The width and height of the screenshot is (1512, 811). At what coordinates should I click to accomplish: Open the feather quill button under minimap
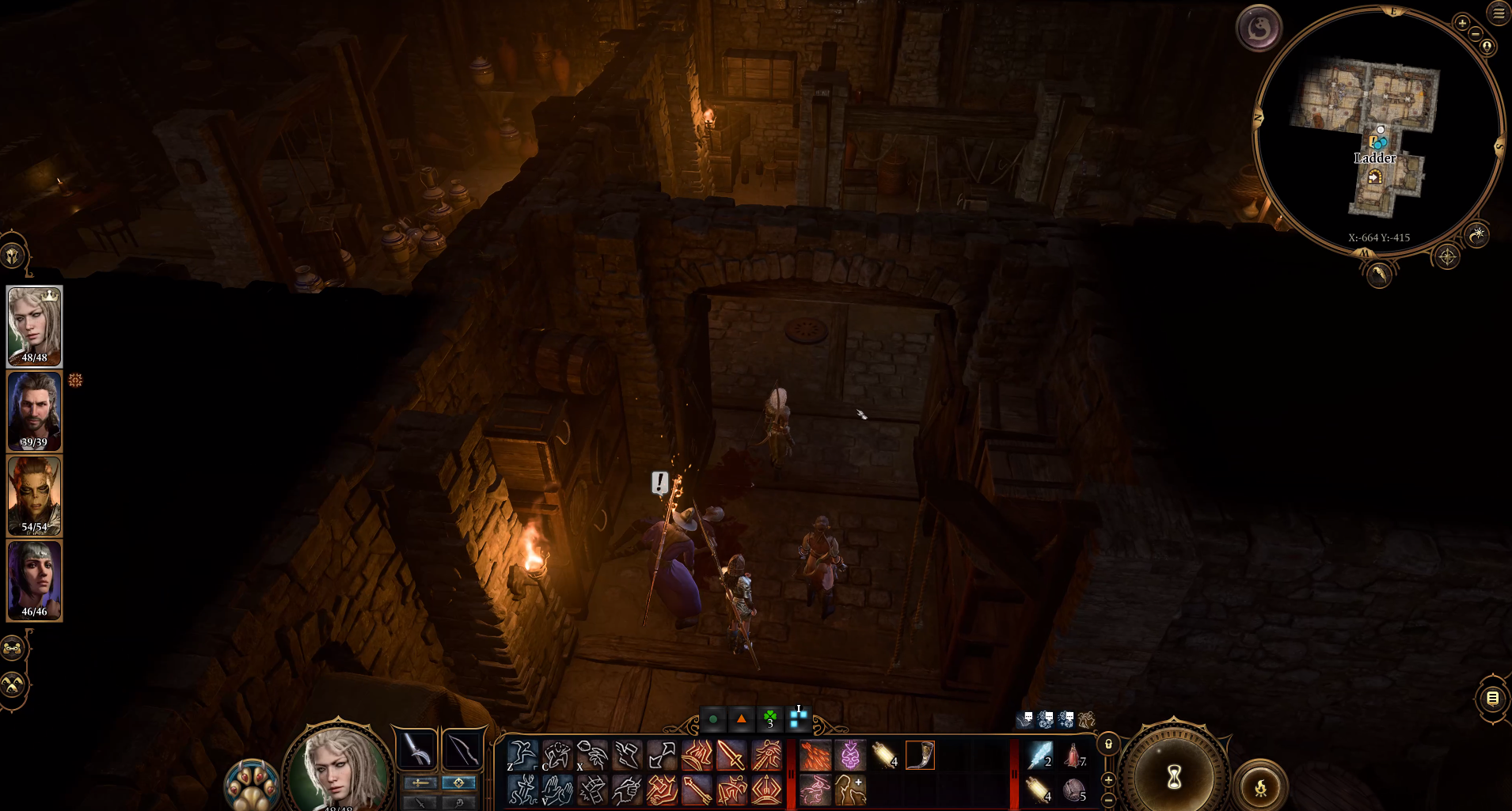coord(1379,275)
